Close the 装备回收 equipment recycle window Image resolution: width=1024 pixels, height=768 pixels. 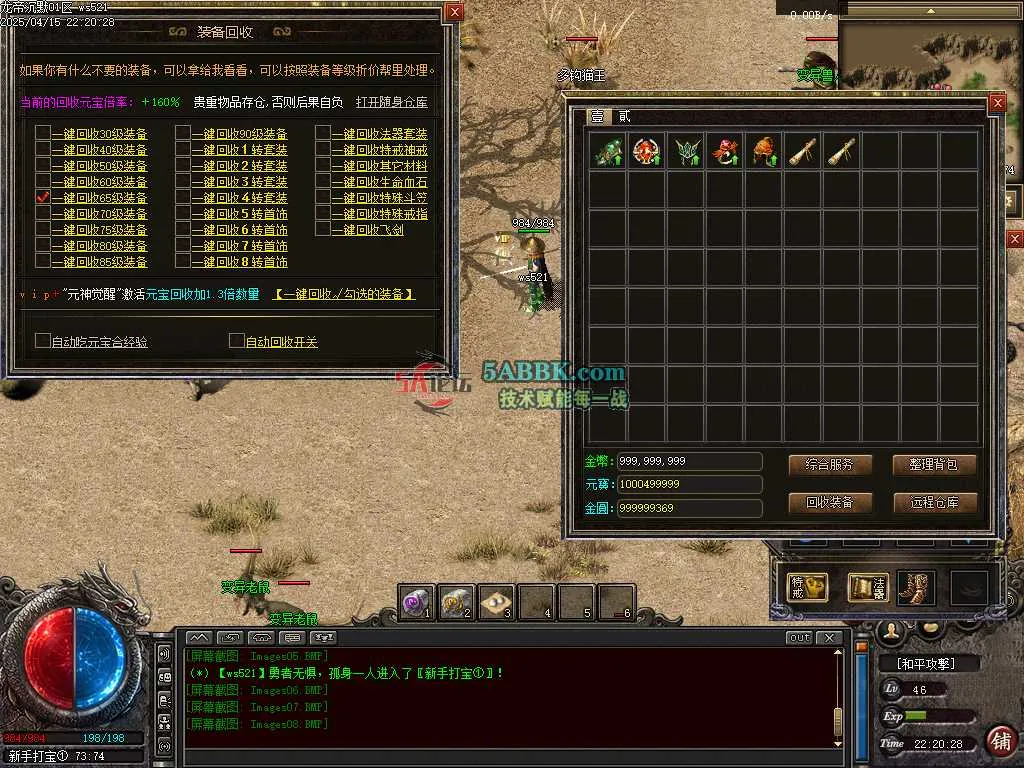click(x=454, y=12)
